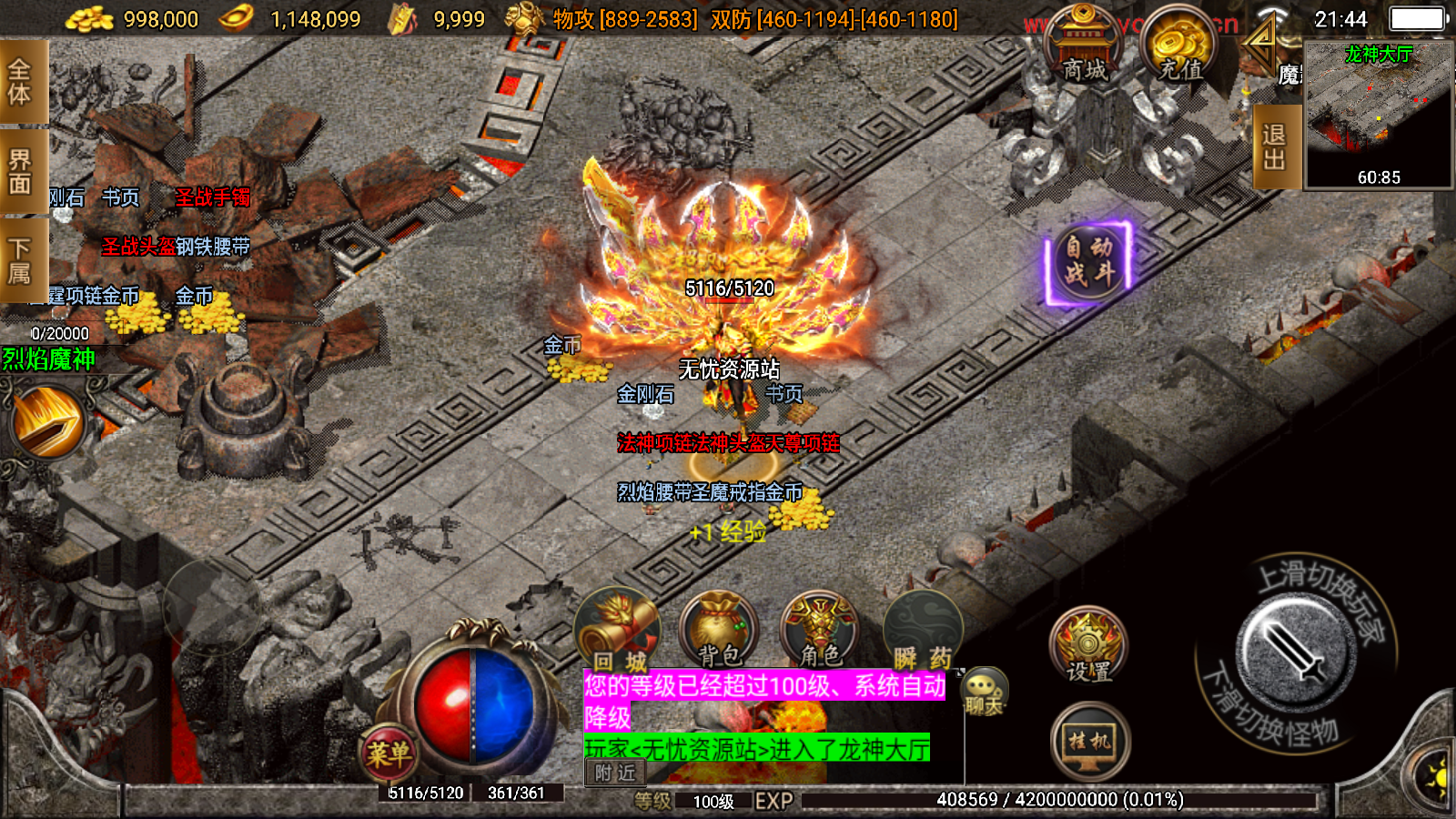Click the 退出 exit button
This screenshot has height=819, width=1456.
coord(1274,146)
